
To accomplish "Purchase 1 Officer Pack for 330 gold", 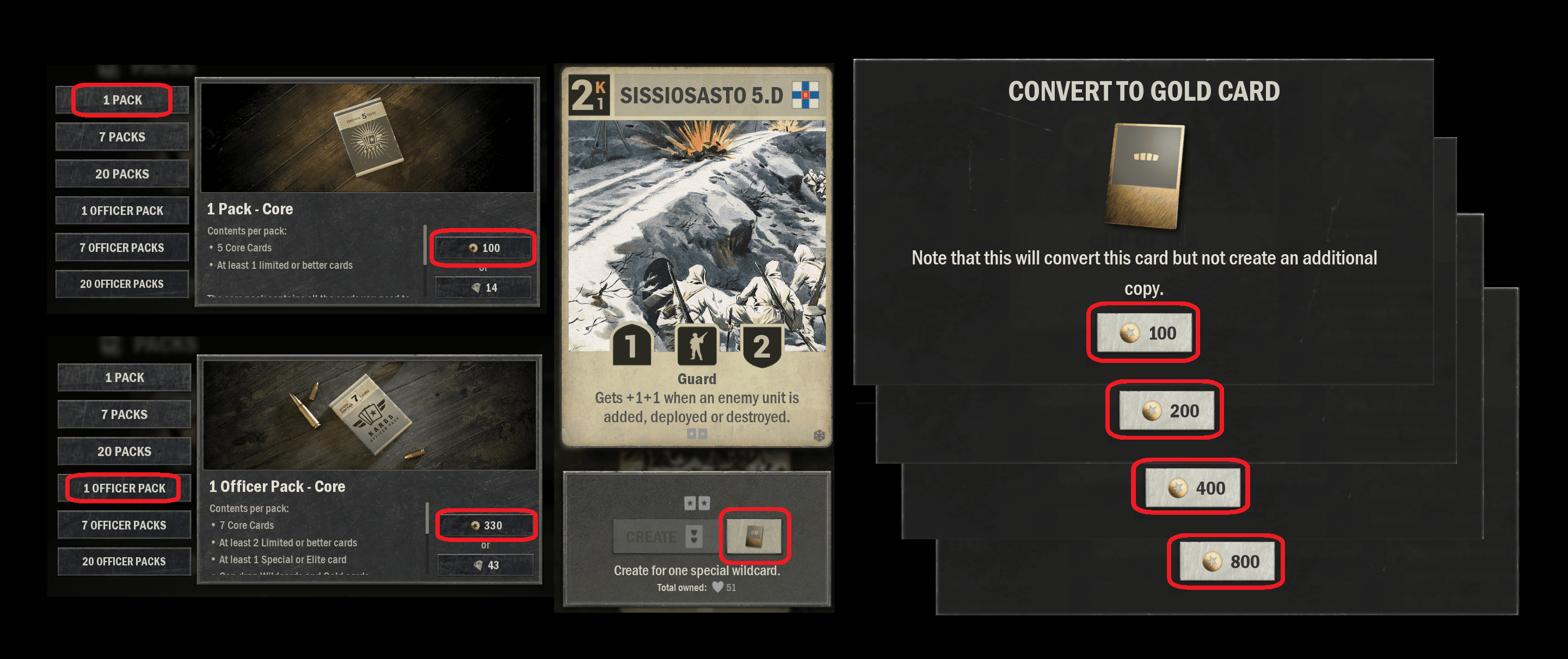I will coord(485,525).
